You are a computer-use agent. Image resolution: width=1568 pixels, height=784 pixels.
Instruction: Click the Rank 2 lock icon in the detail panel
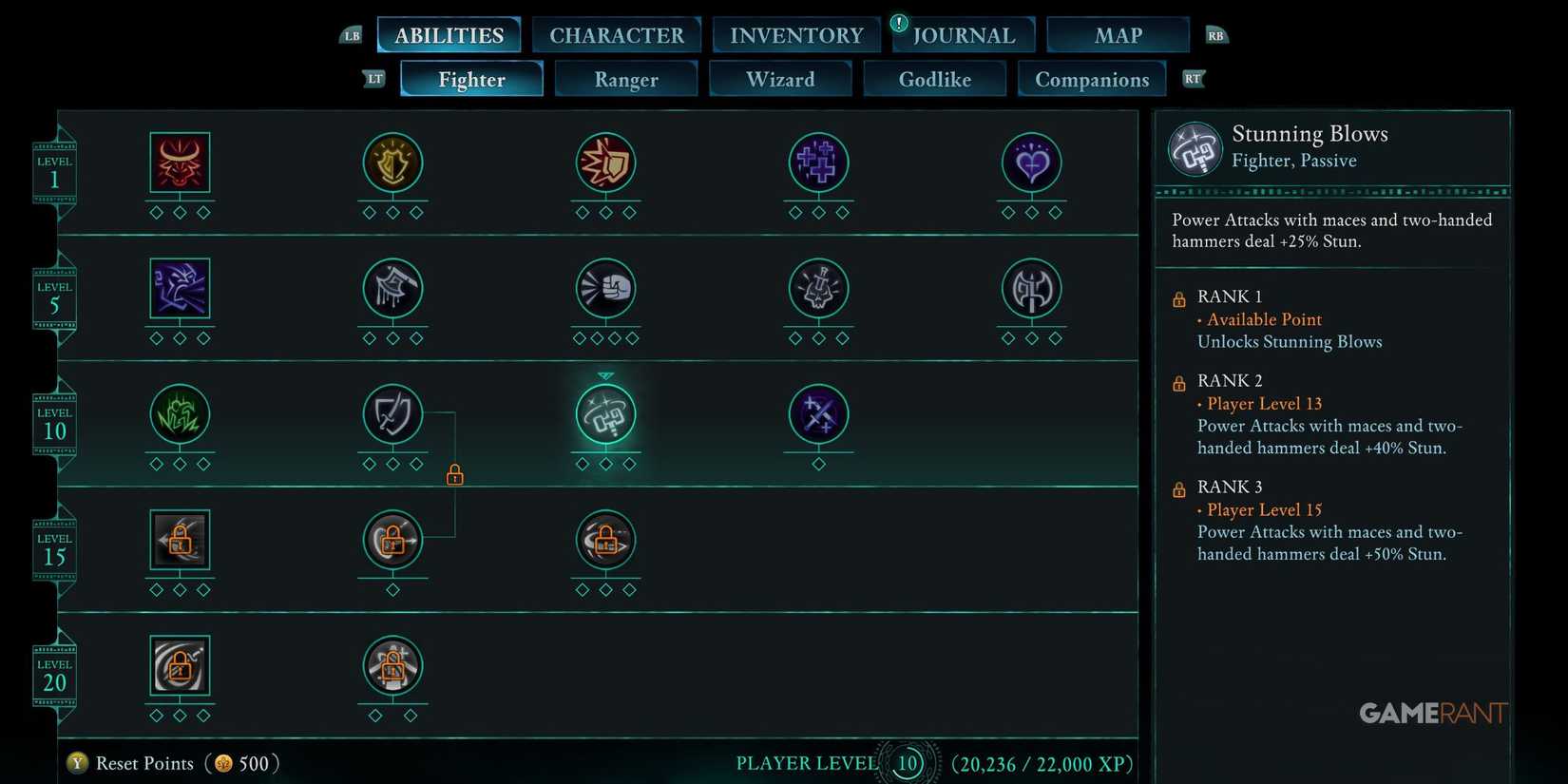click(1178, 382)
